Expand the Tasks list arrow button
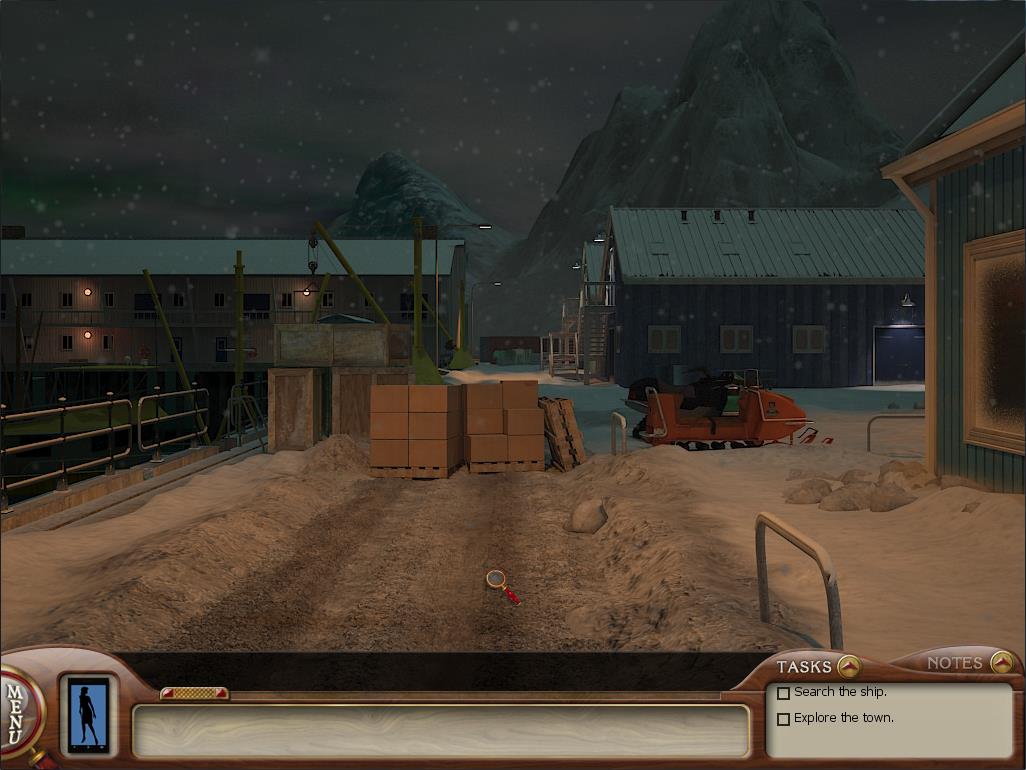1026x770 pixels. click(x=848, y=666)
